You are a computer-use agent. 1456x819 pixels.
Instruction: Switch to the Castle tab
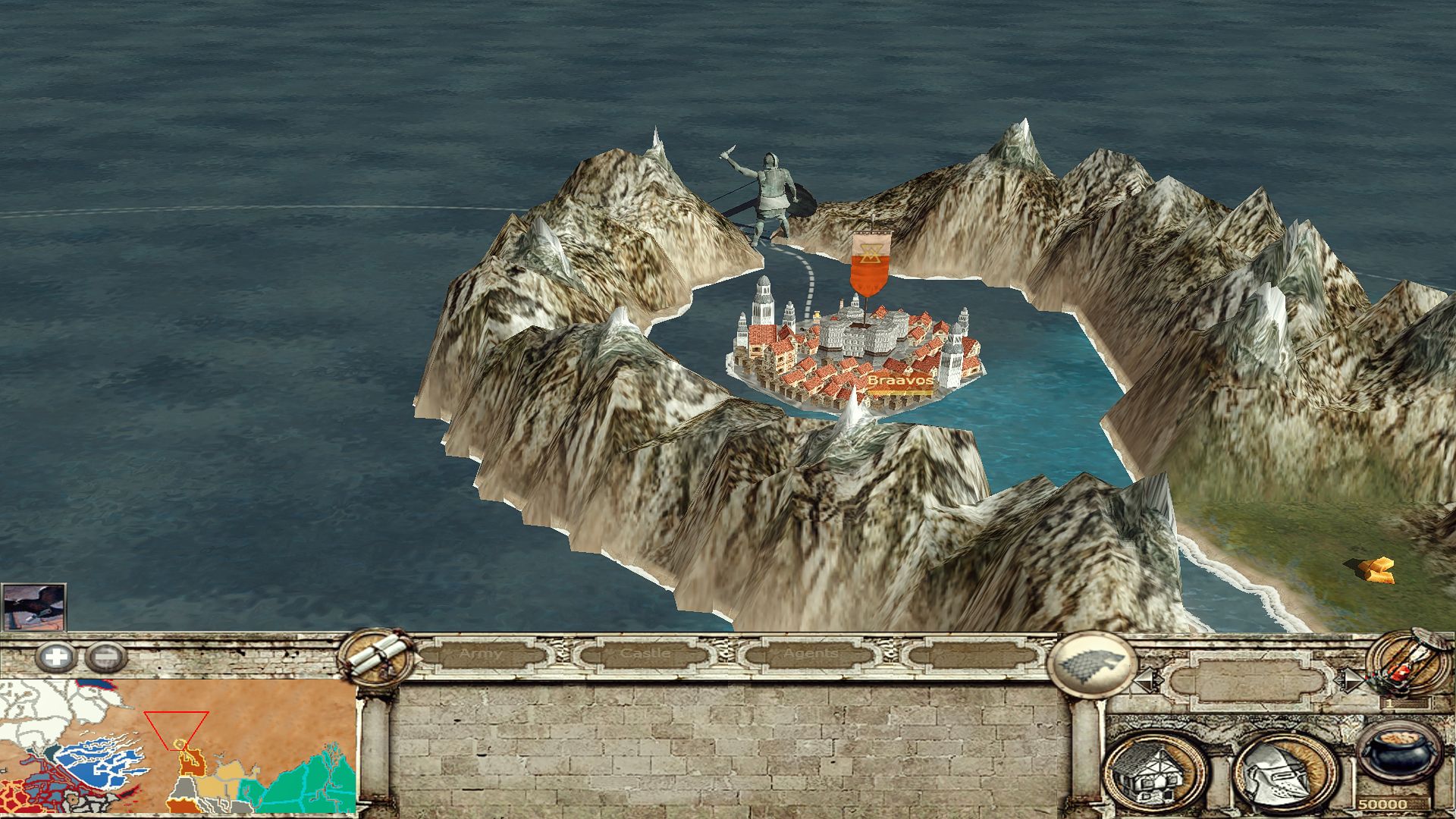(645, 654)
